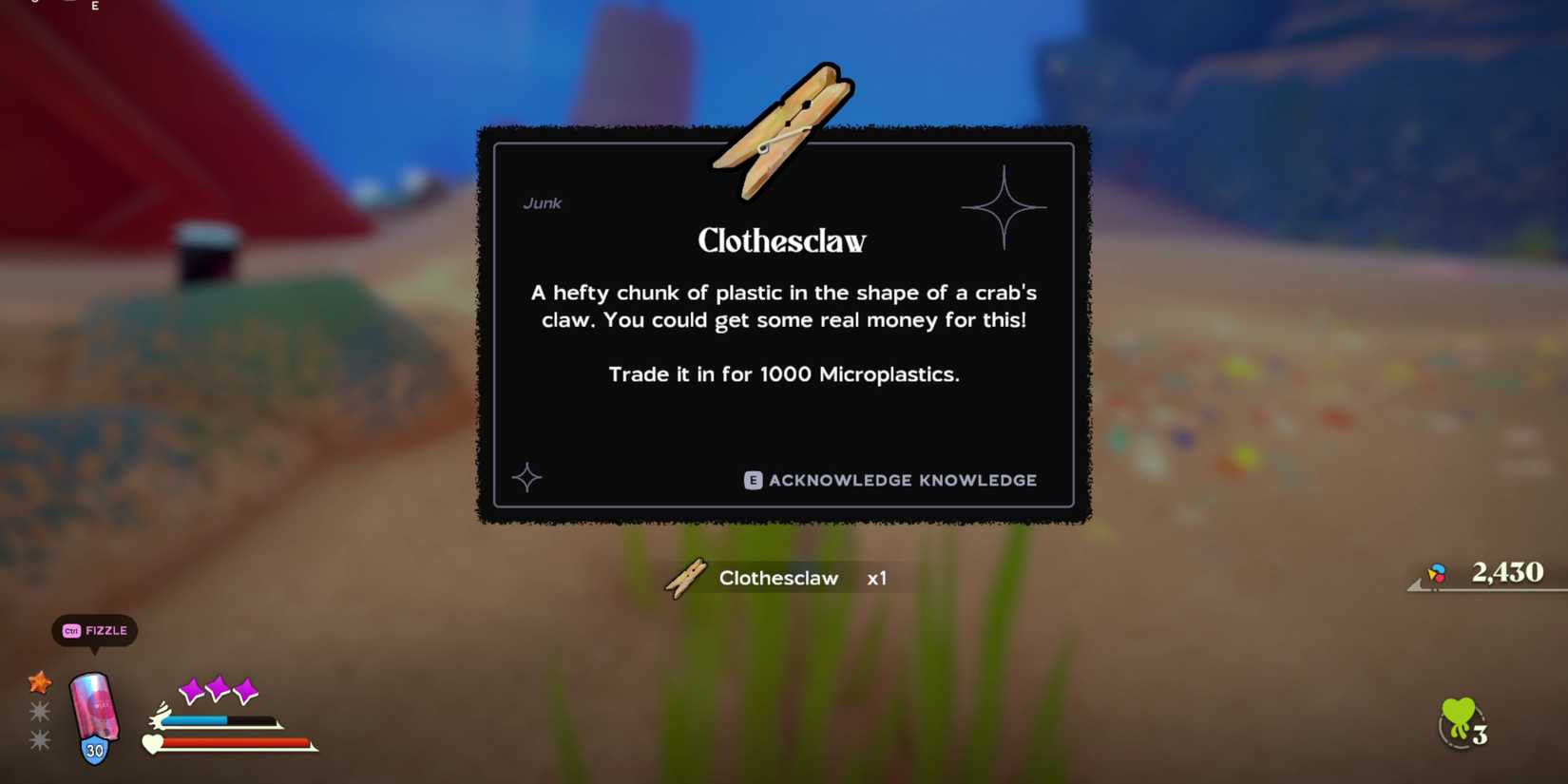Image resolution: width=1568 pixels, height=784 pixels.
Task: Click the sparkle in the card's top-right corner
Action: pos(1004,206)
